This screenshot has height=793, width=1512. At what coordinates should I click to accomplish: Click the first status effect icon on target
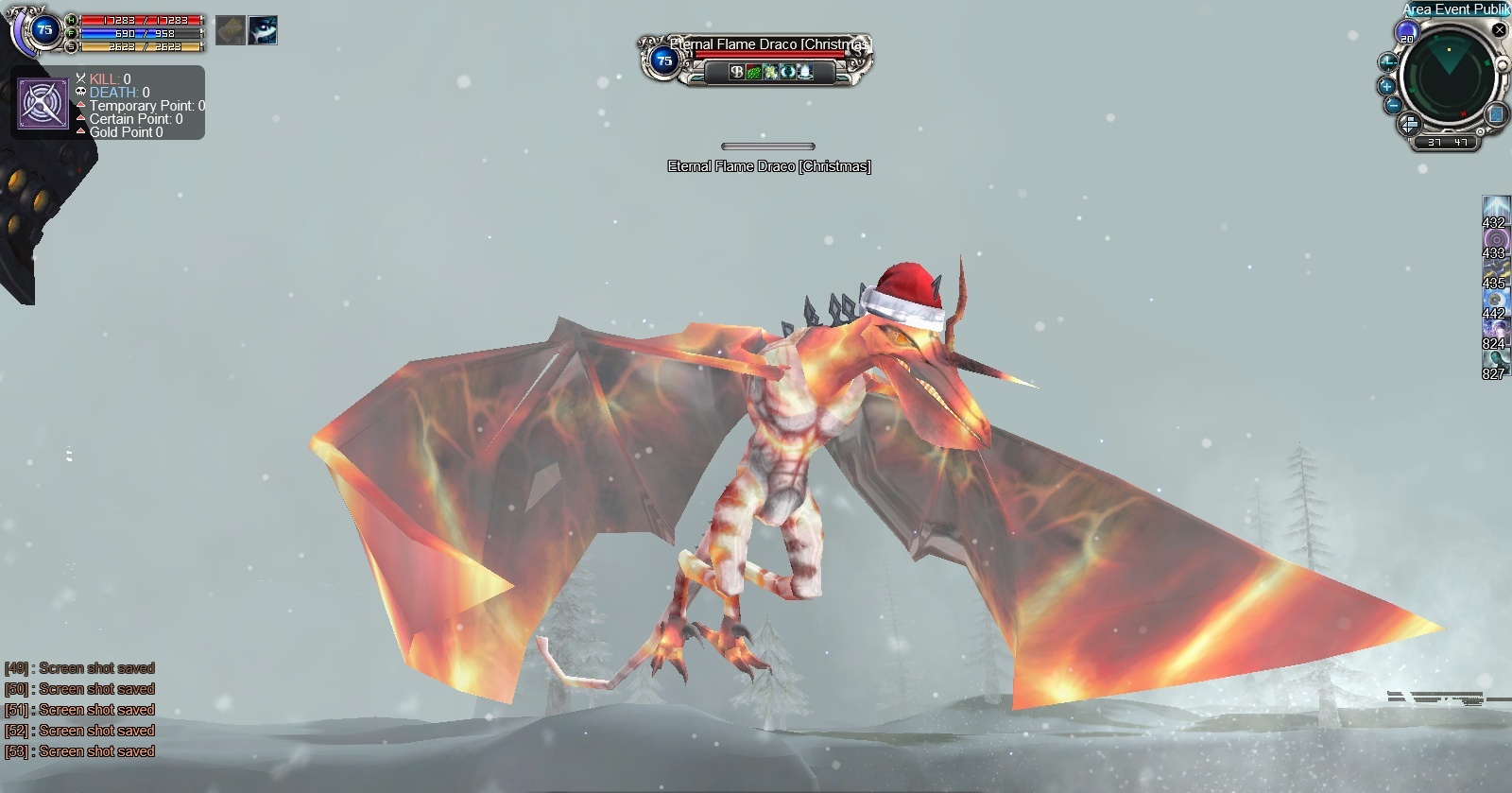[x=737, y=72]
